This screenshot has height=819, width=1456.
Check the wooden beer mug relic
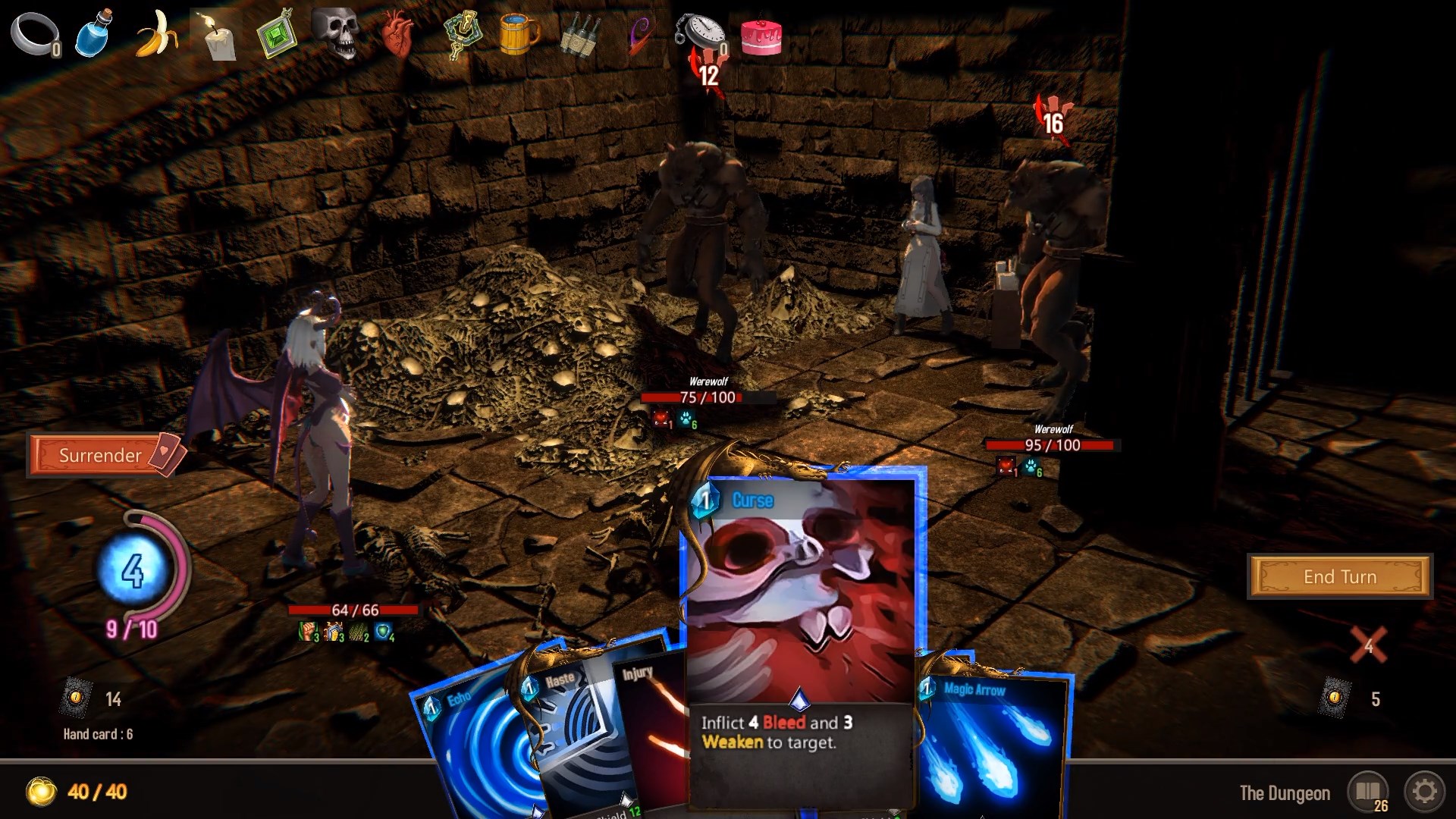coord(519,33)
